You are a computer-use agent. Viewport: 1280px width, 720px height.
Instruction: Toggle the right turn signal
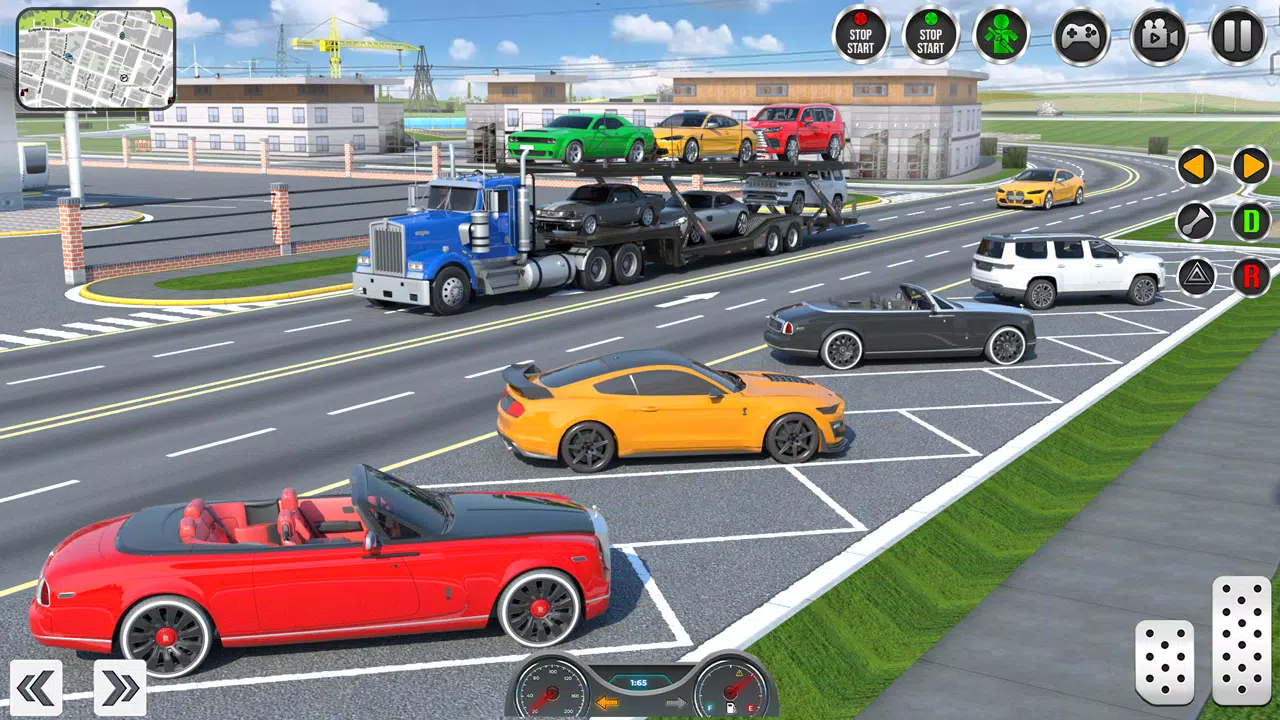1251,165
